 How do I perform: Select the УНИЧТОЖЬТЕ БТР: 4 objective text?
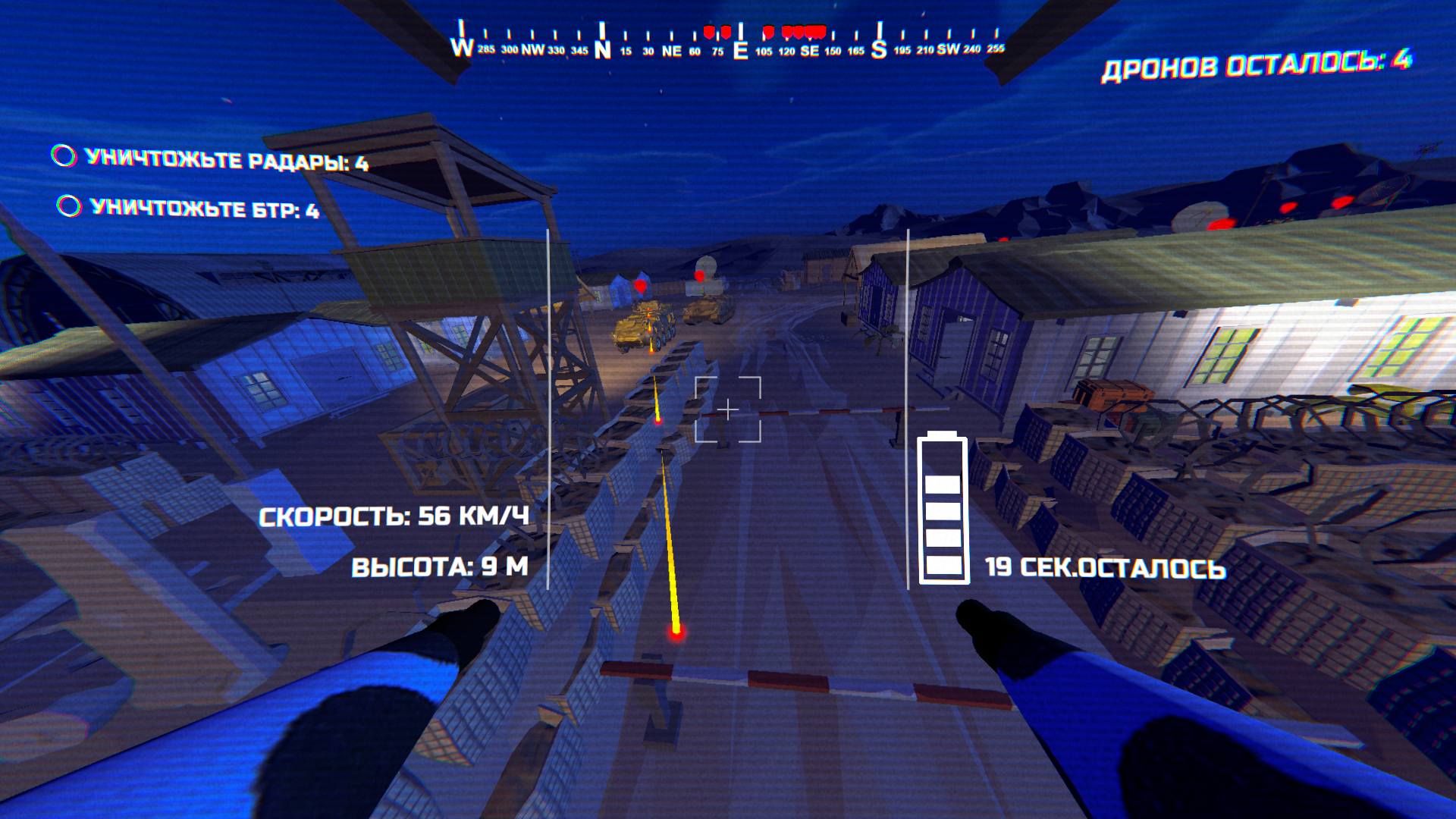click(x=205, y=208)
